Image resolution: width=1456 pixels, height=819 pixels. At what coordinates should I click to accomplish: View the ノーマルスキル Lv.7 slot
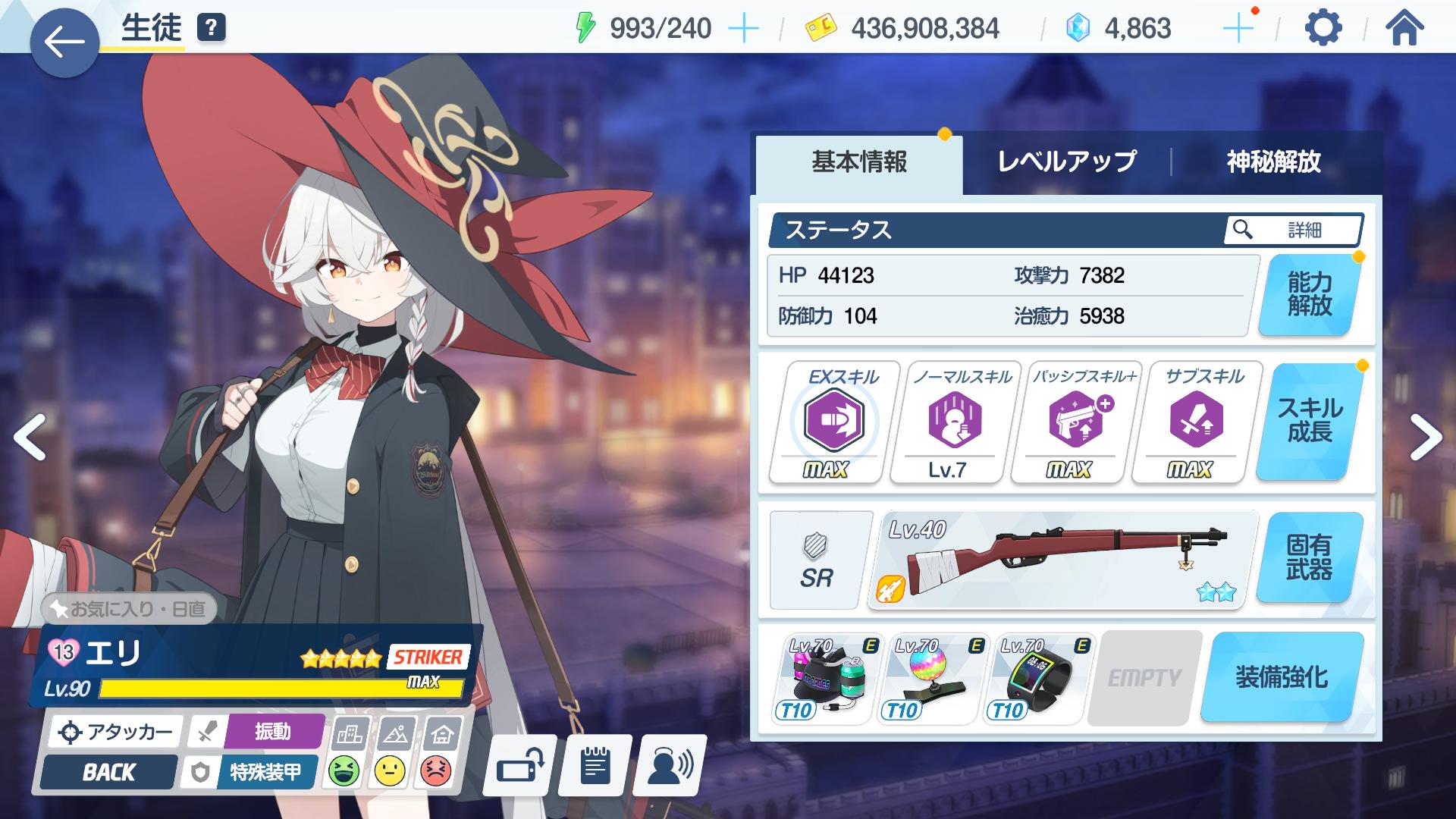(952, 422)
